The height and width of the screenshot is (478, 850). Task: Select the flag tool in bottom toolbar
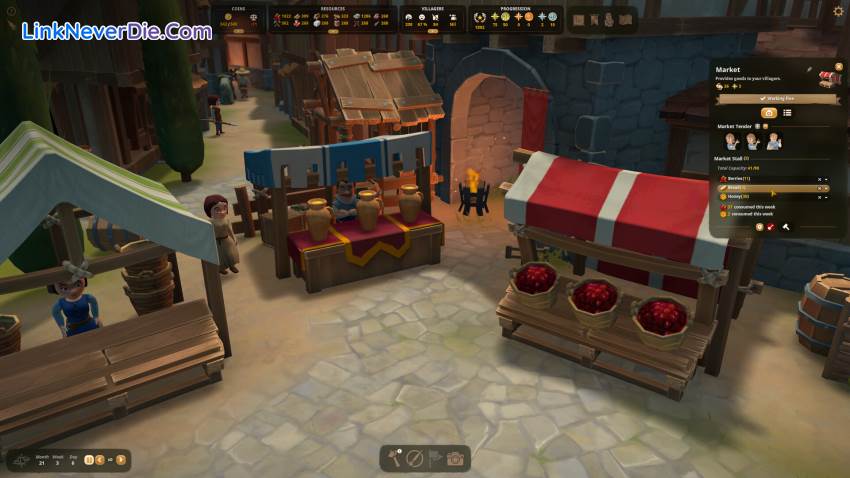pyautogui.click(x=435, y=459)
